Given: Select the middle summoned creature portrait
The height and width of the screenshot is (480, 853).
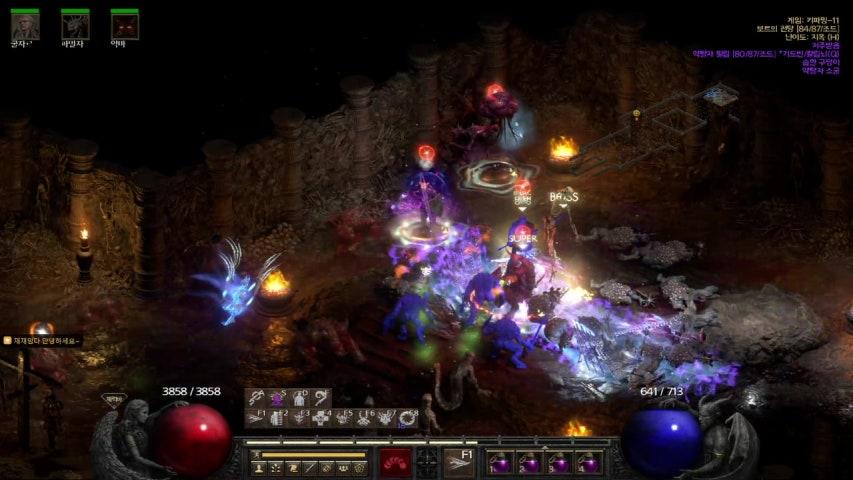Looking at the screenshot, I should click(75, 25).
